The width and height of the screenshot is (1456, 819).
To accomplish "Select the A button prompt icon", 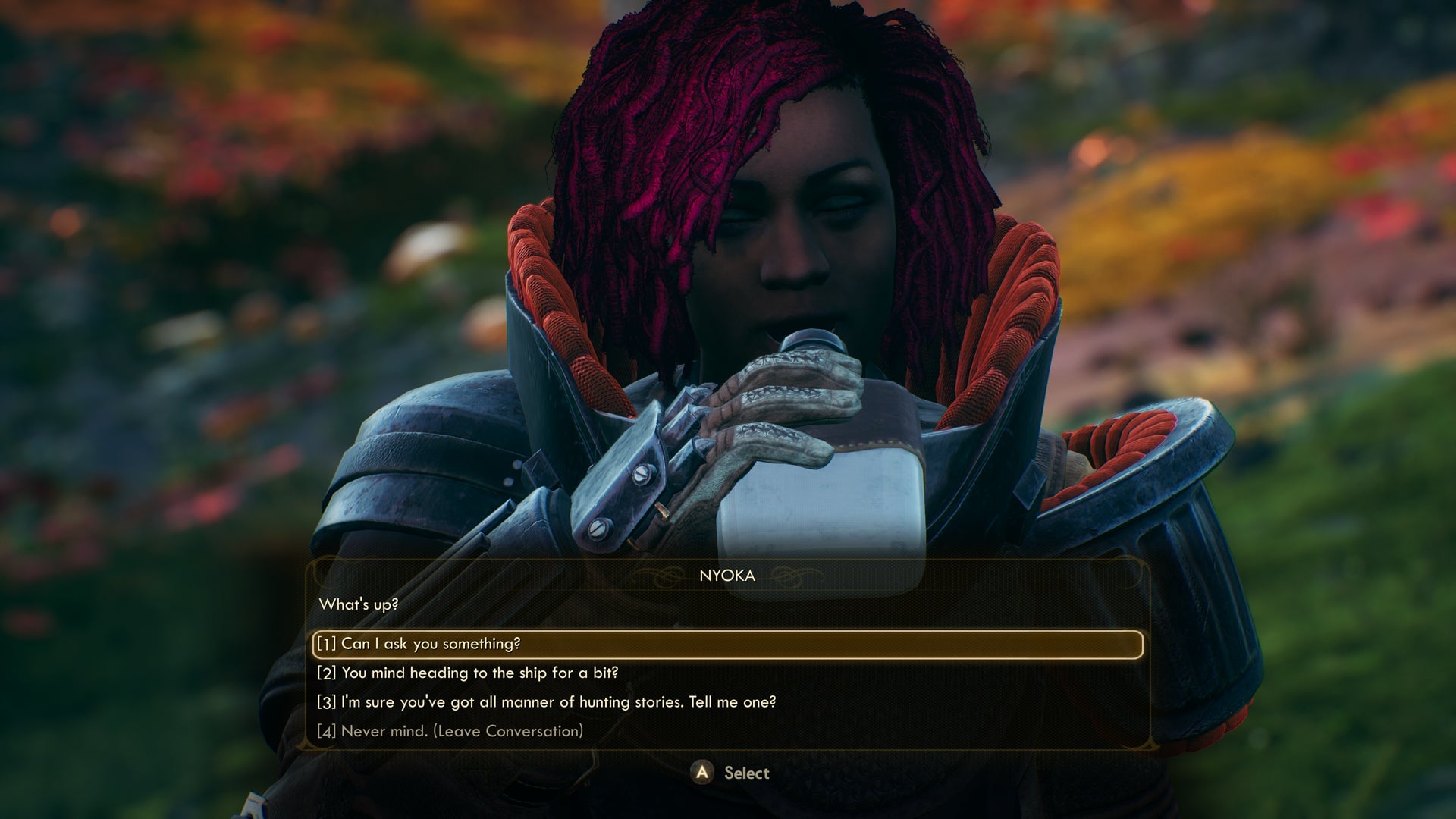I will coord(704,773).
